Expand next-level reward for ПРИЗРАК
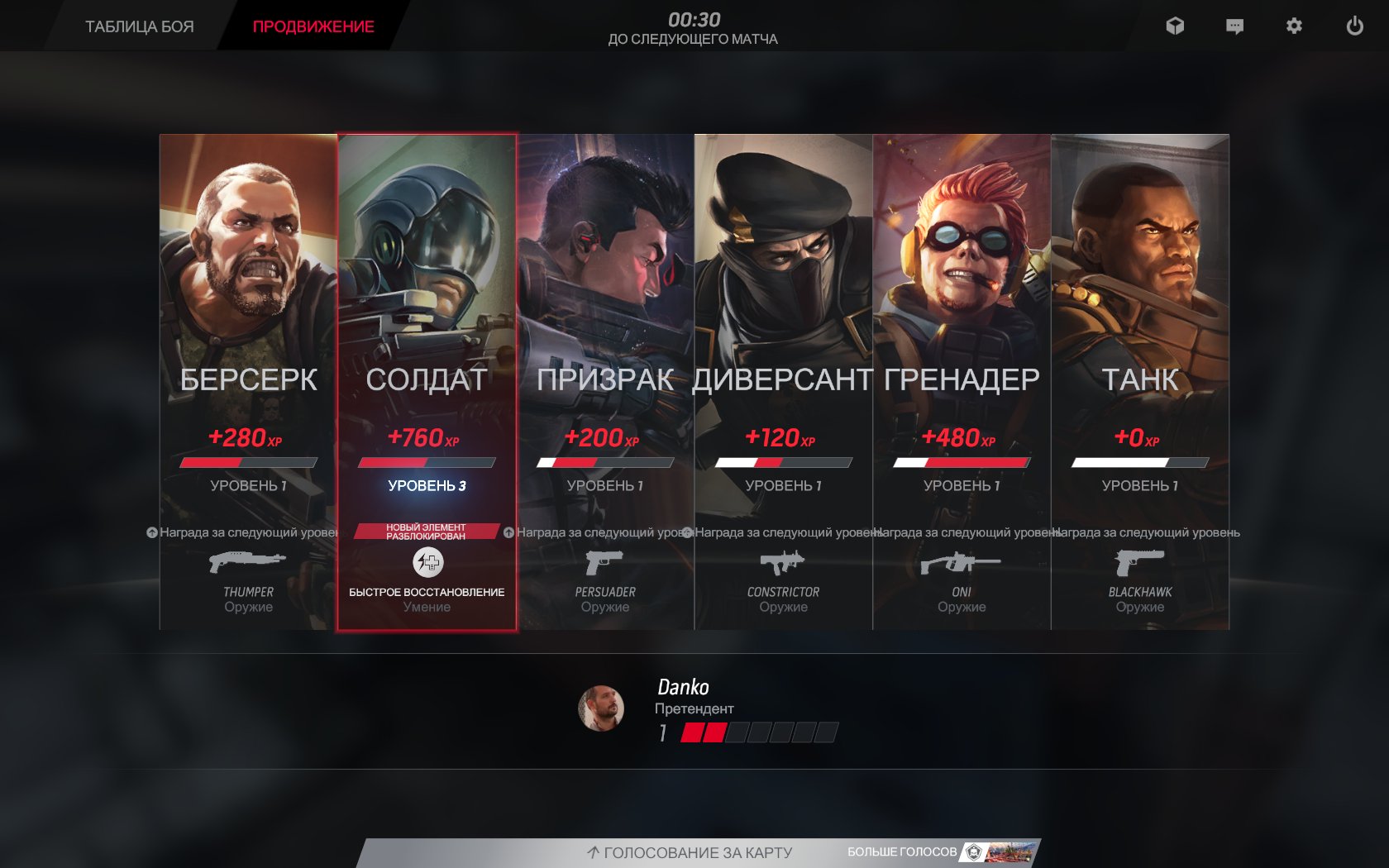The height and width of the screenshot is (868, 1389). point(510,533)
